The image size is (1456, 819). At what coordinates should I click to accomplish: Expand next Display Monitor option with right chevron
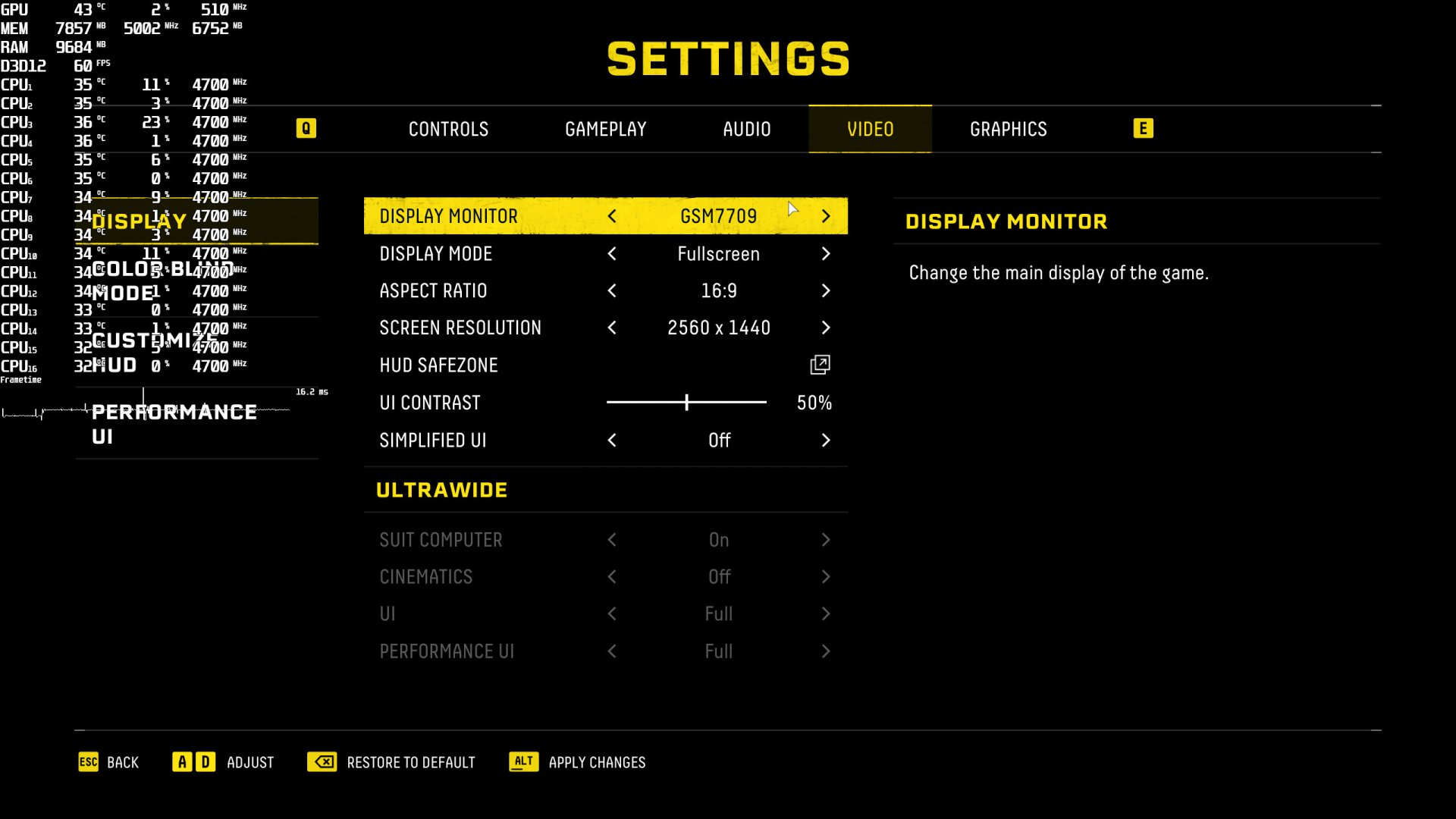(x=826, y=216)
